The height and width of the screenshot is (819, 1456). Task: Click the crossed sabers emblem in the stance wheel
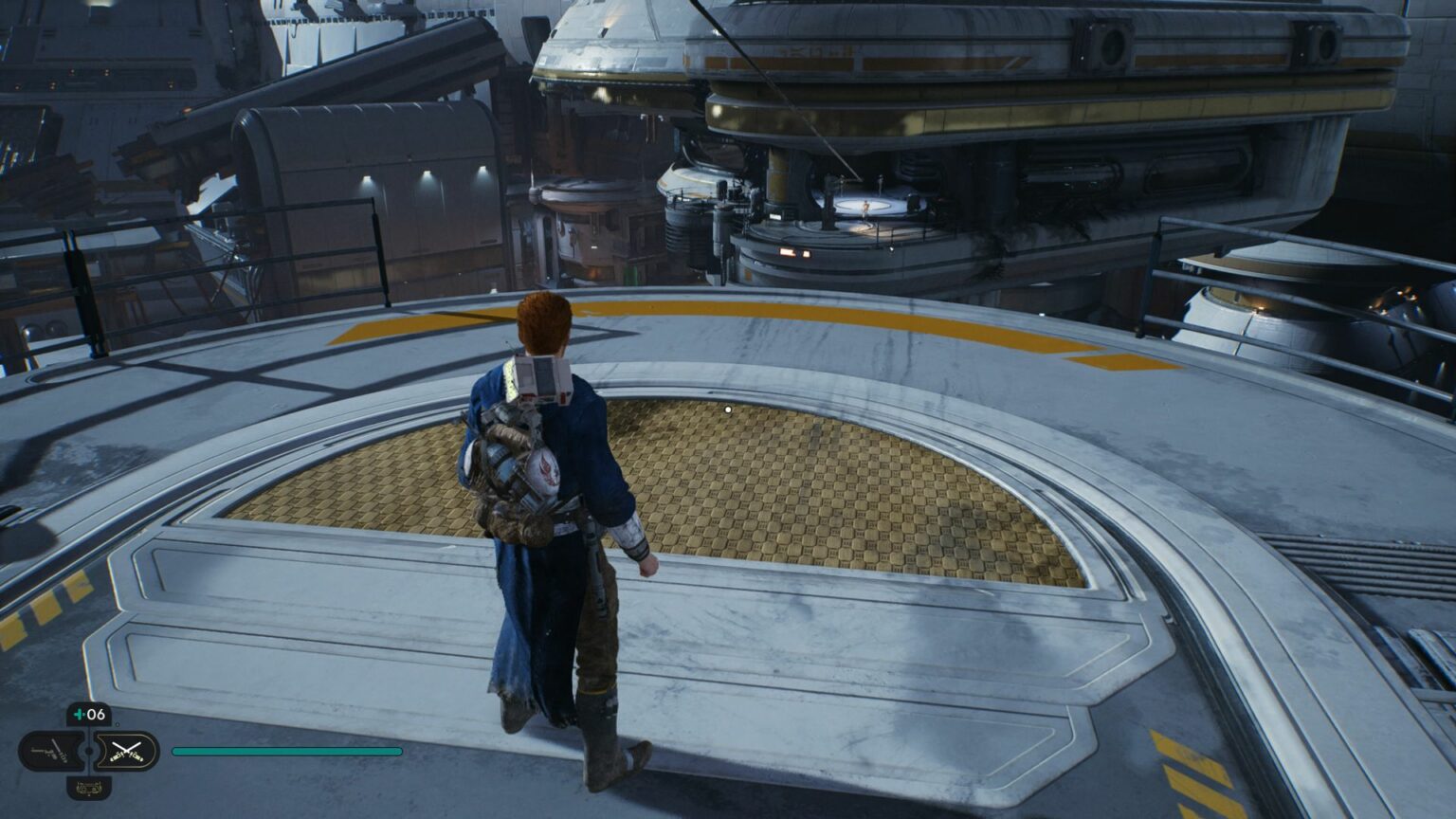tap(128, 751)
